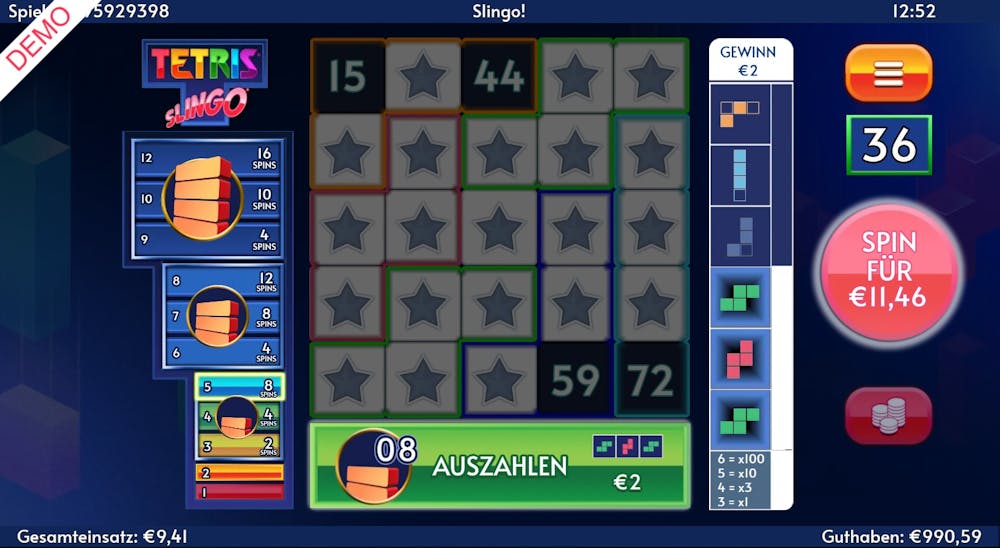Select the number 44 grid tile
This screenshot has height=548, width=1000.
click(x=499, y=76)
